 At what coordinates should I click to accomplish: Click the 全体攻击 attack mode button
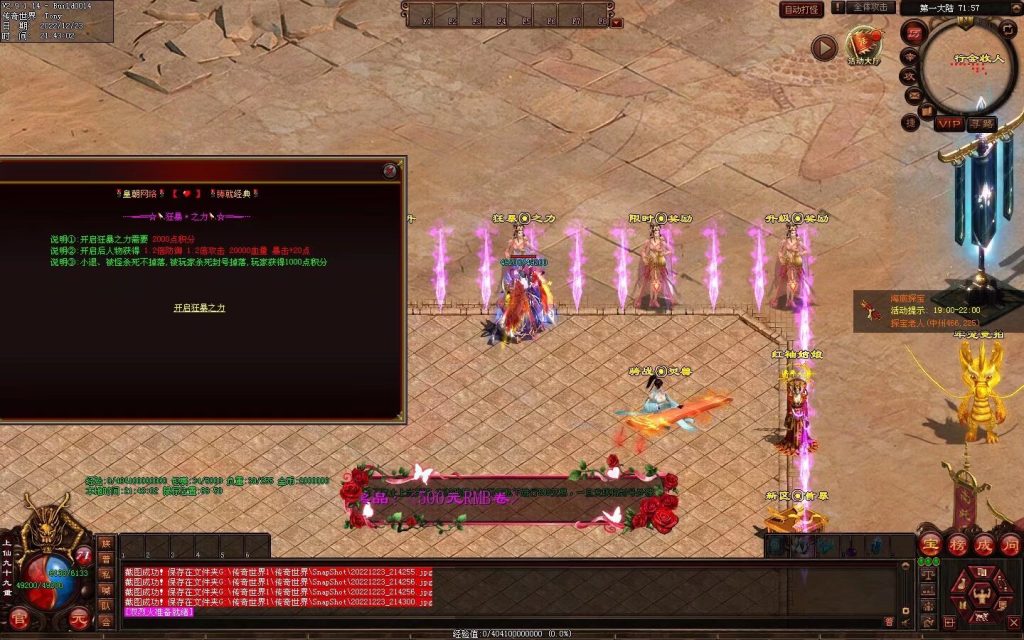coord(870,8)
